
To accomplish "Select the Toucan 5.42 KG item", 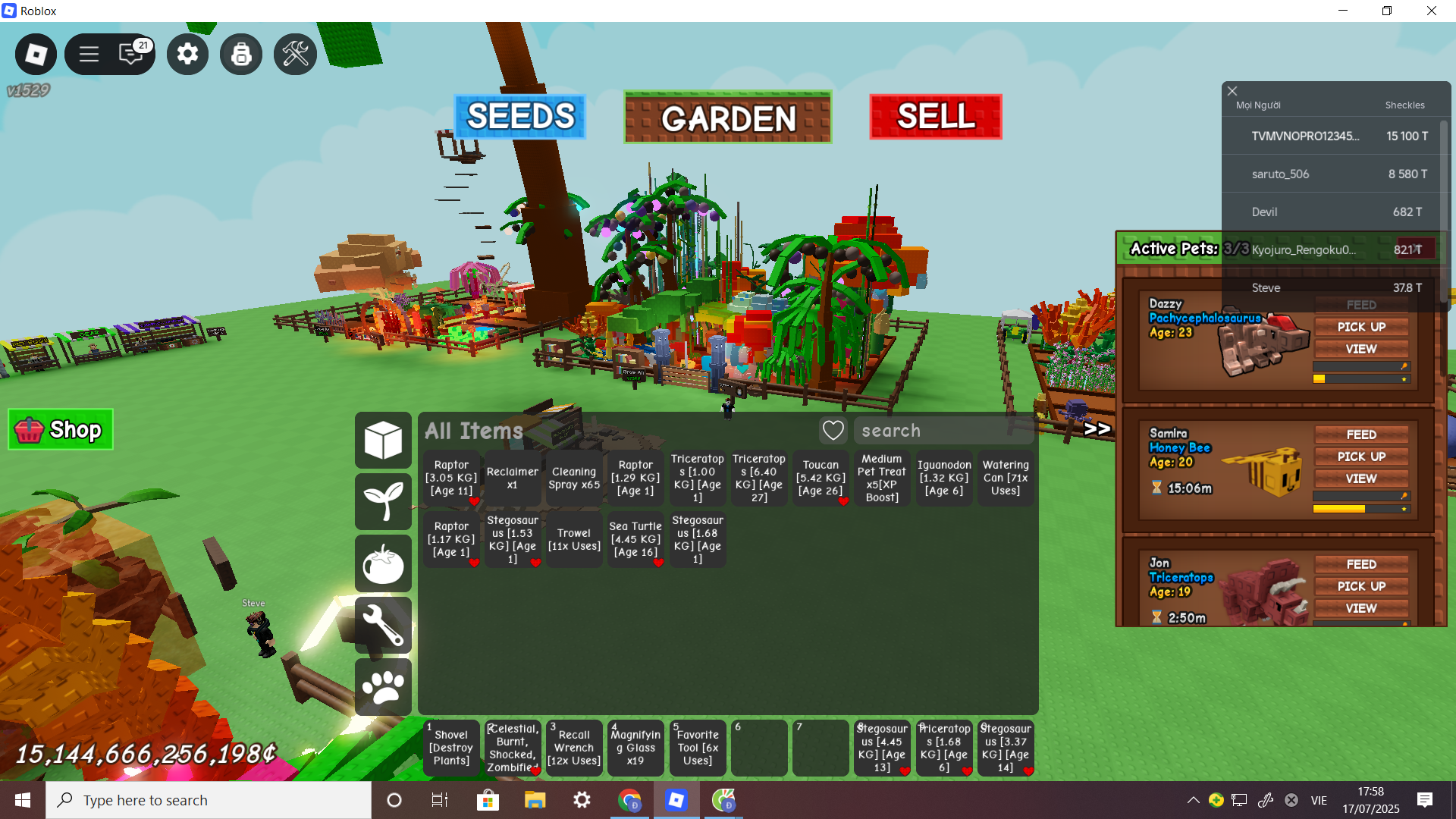I will 821,478.
